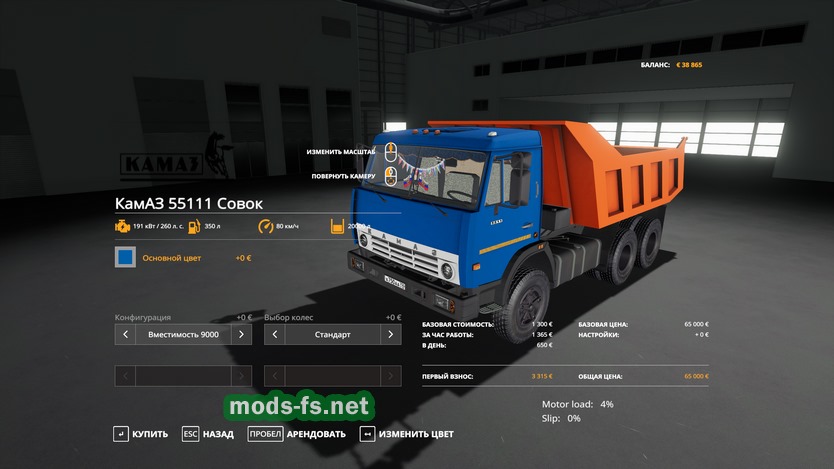Viewport: 834px width, 469px height.
Task: Click the left arrow of Конфигурация selector
Action: 125,334
